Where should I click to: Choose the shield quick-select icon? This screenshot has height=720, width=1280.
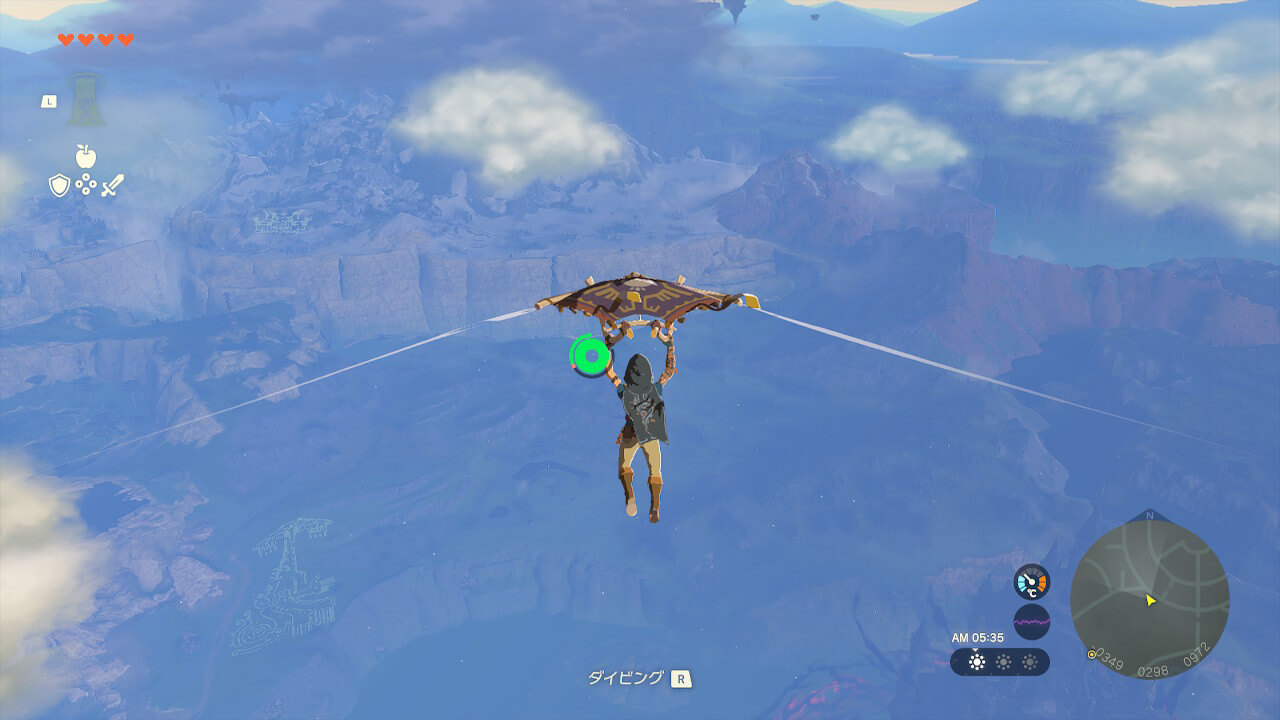click(60, 185)
